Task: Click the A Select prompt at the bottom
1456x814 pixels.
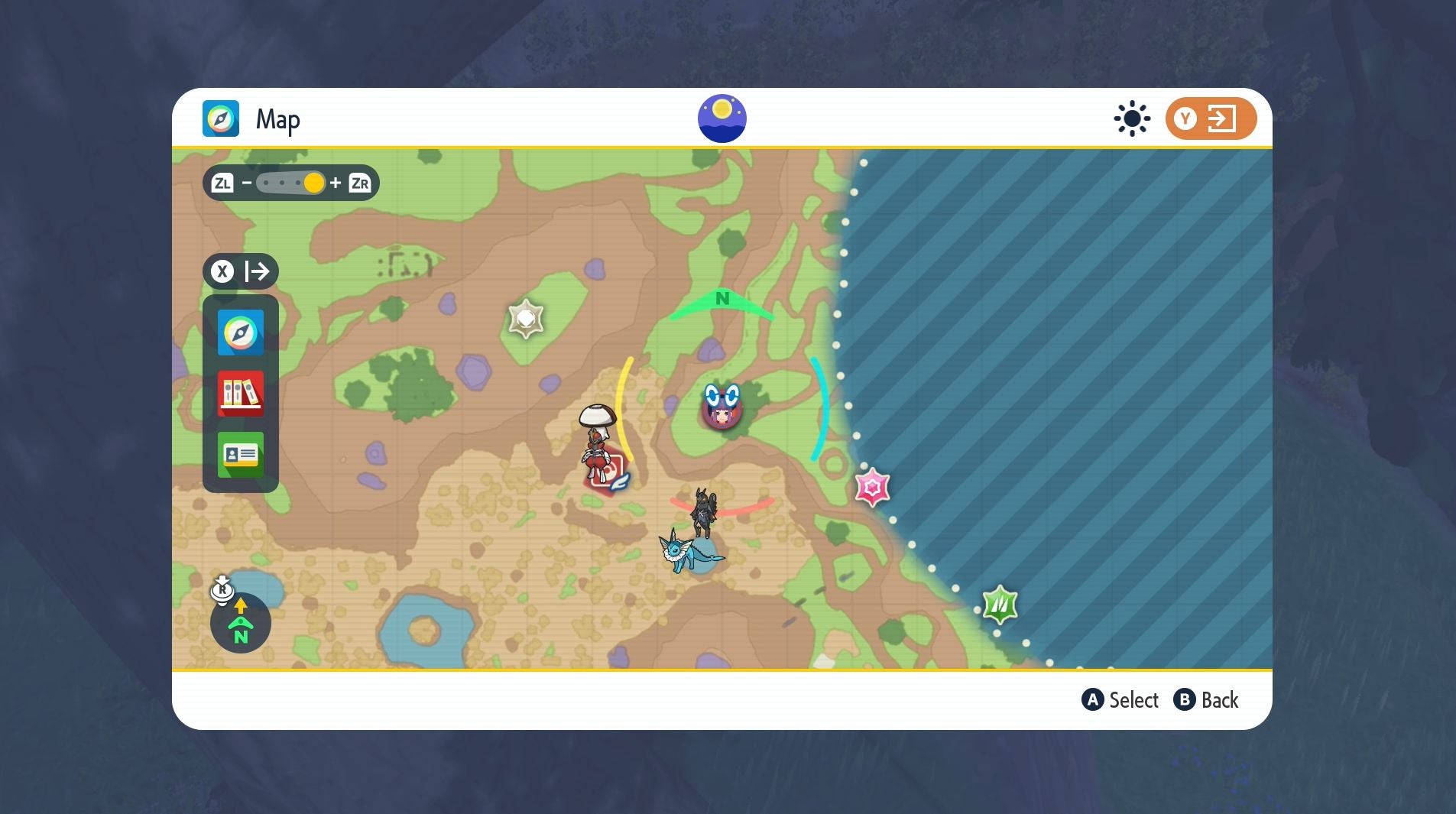Action: 1120,699
